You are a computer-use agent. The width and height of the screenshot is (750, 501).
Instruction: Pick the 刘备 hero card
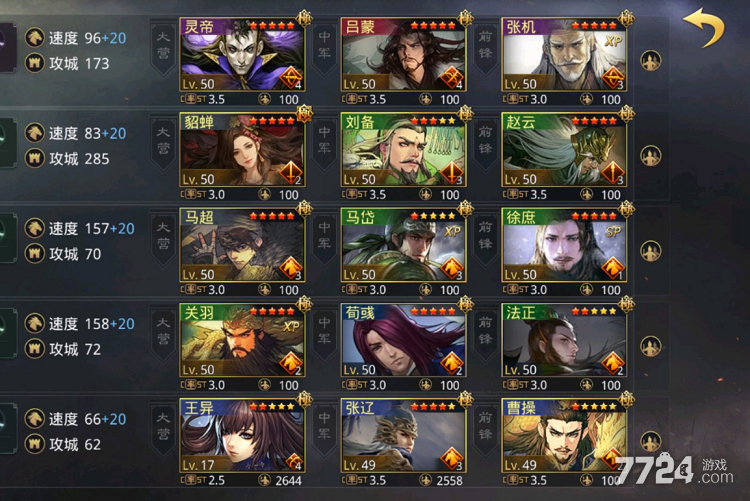click(403, 155)
